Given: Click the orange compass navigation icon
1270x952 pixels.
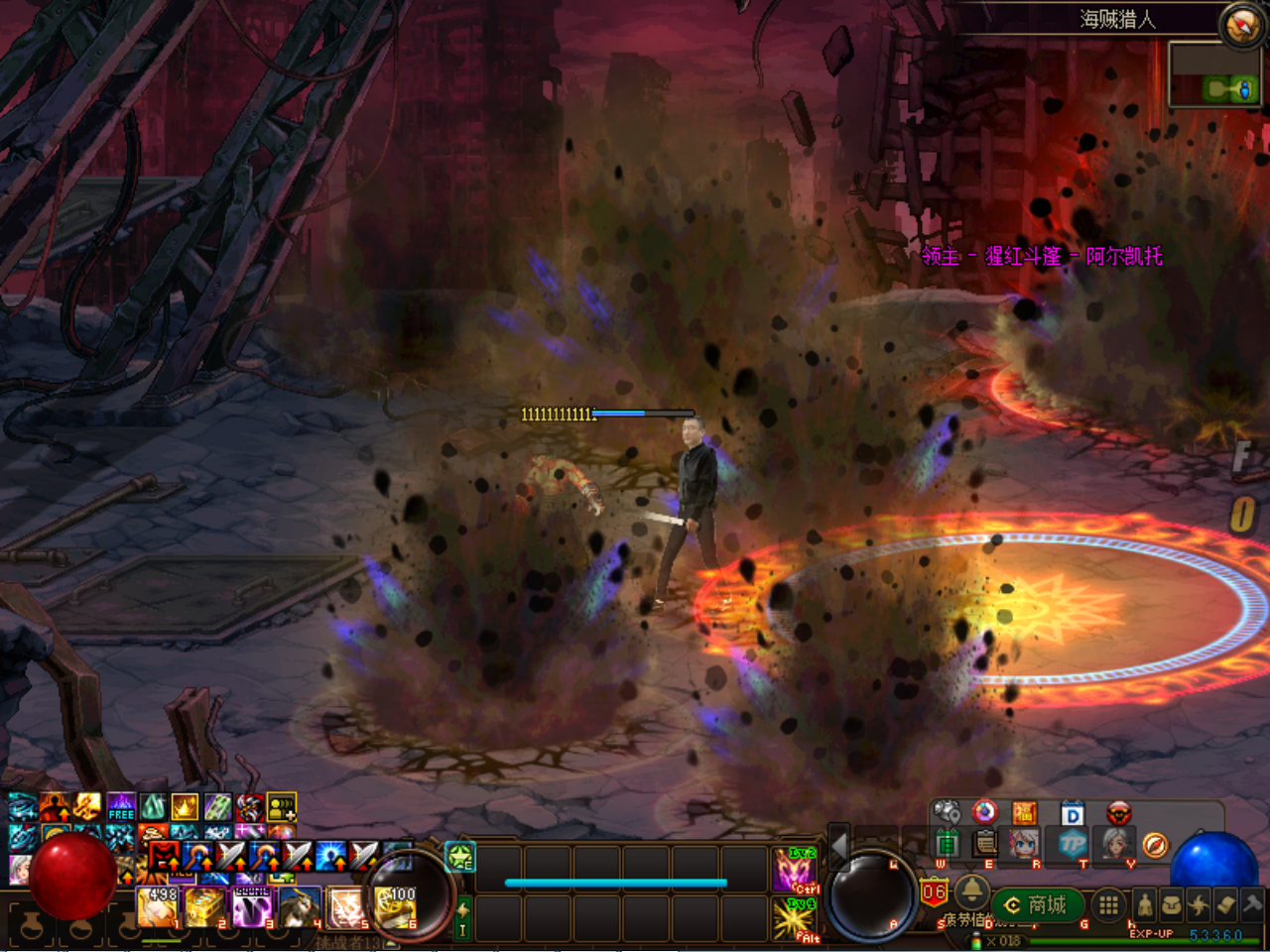Looking at the screenshot, I should [x=1155, y=847].
